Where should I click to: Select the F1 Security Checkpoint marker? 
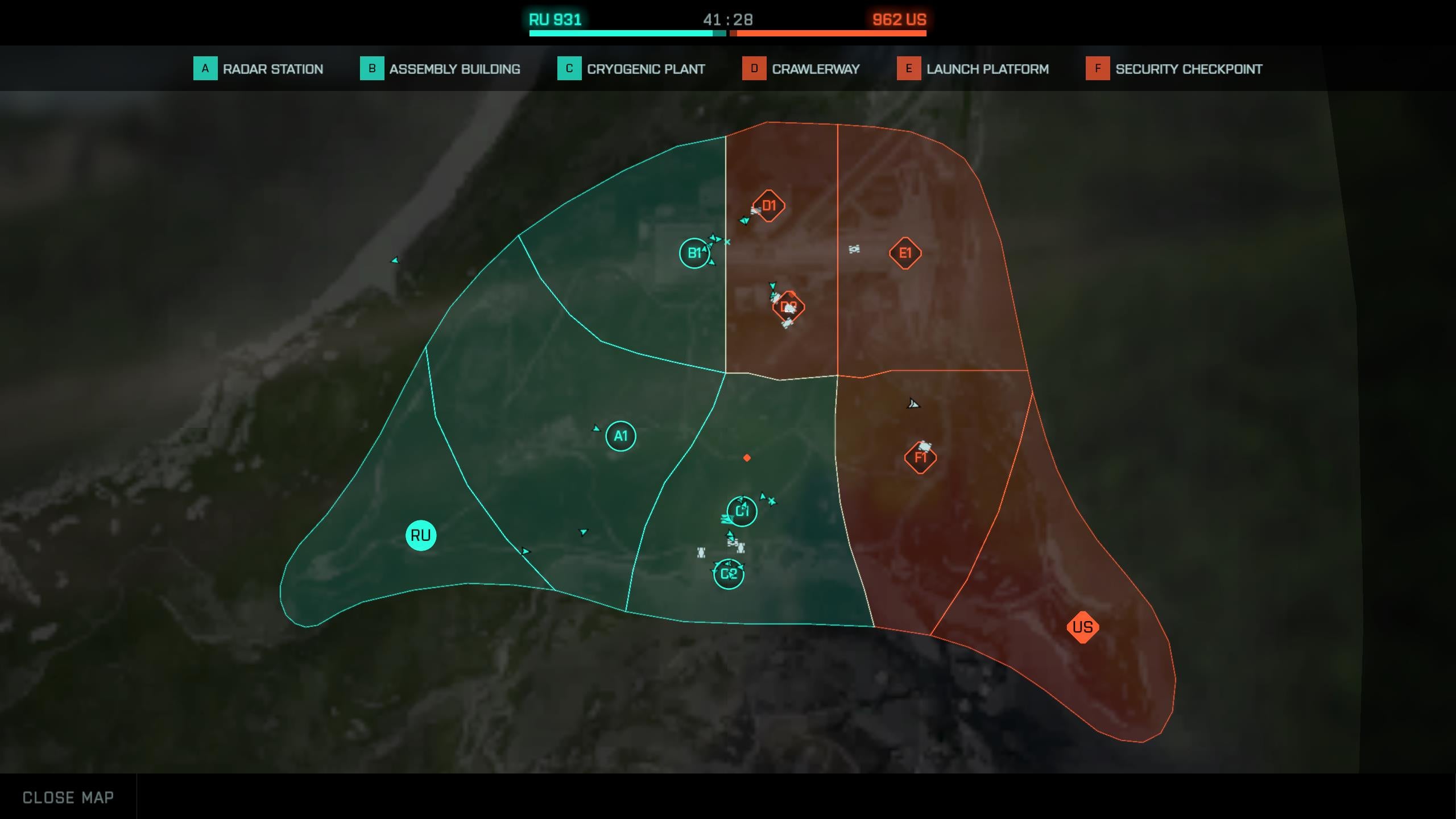coord(920,457)
